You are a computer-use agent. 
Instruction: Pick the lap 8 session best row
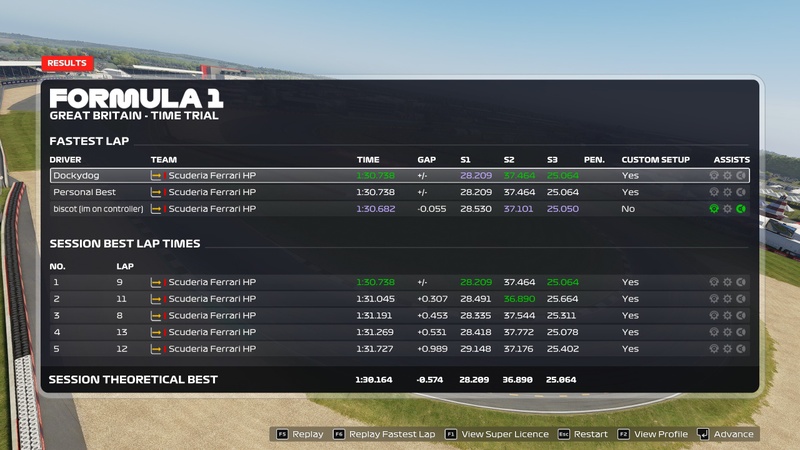point(400,316)
